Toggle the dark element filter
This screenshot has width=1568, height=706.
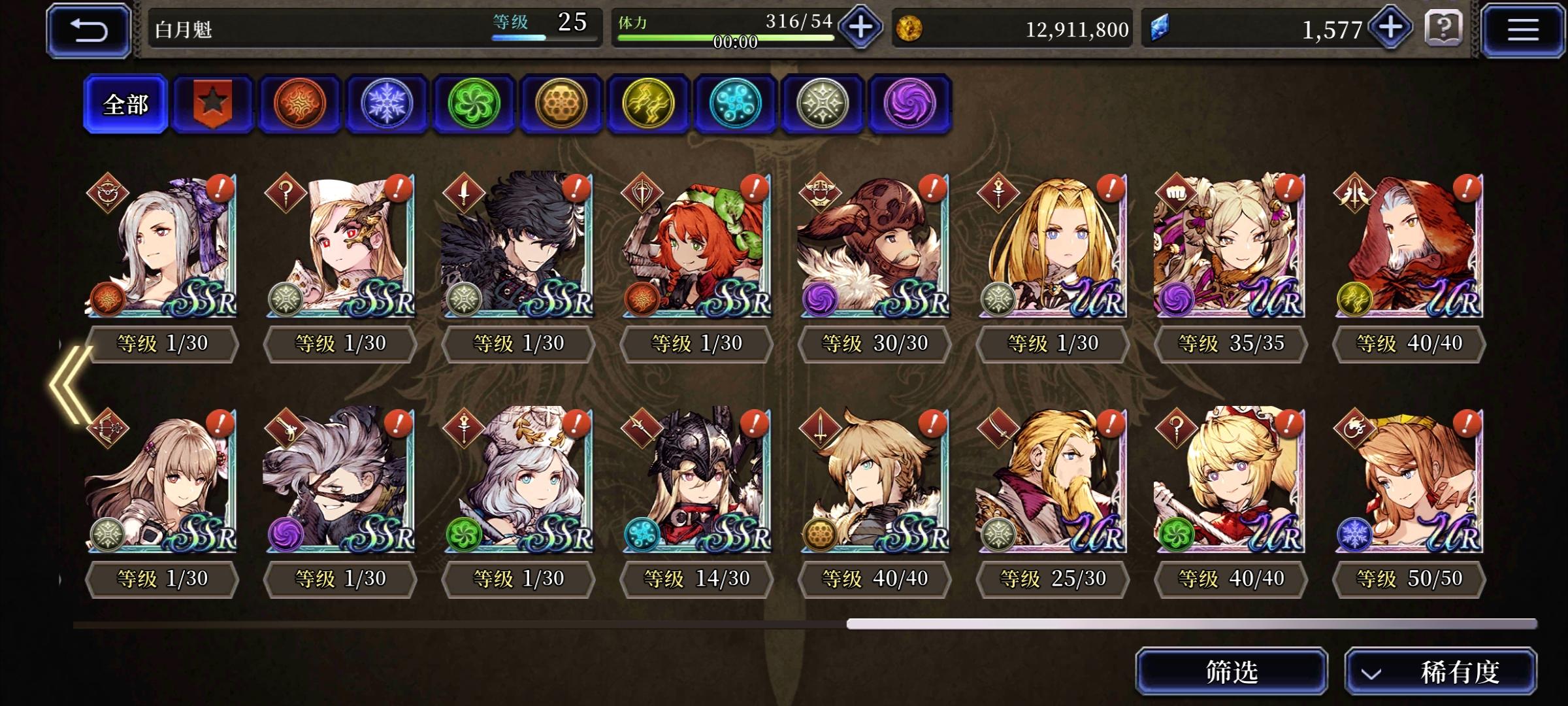click(910, 105)
